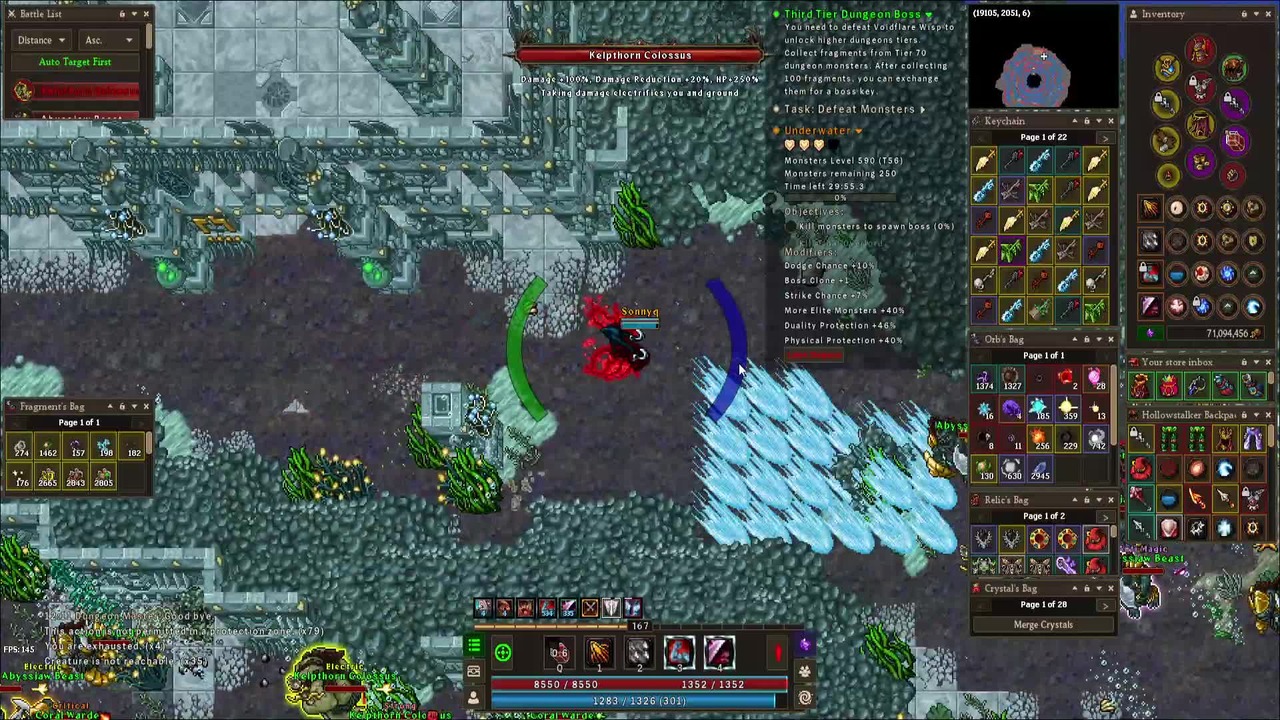1280x720 pixels.
Task: Click the green crosshair target button
Action: pos(503,654)
